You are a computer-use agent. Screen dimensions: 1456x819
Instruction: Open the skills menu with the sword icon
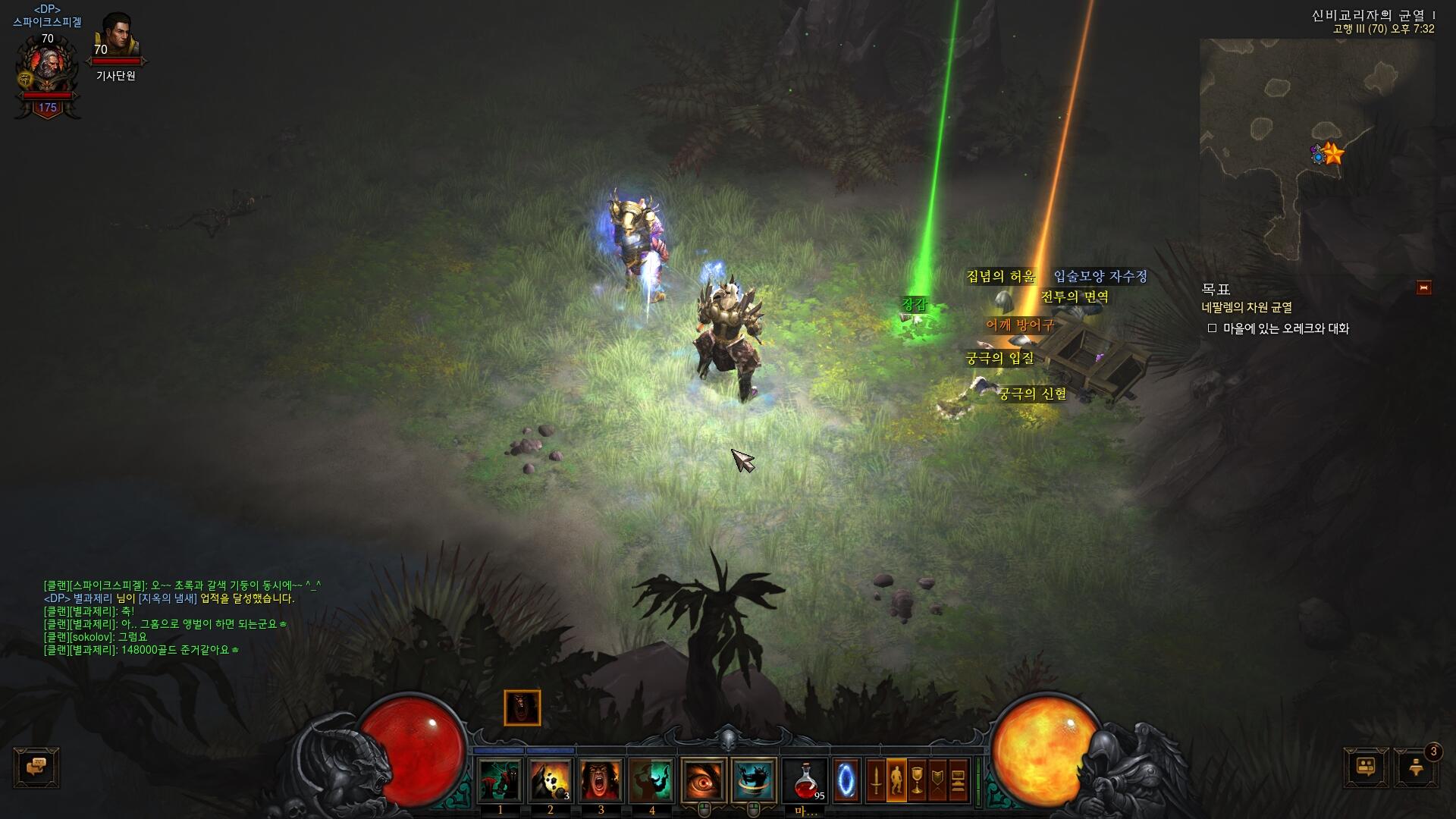(876, 780)
